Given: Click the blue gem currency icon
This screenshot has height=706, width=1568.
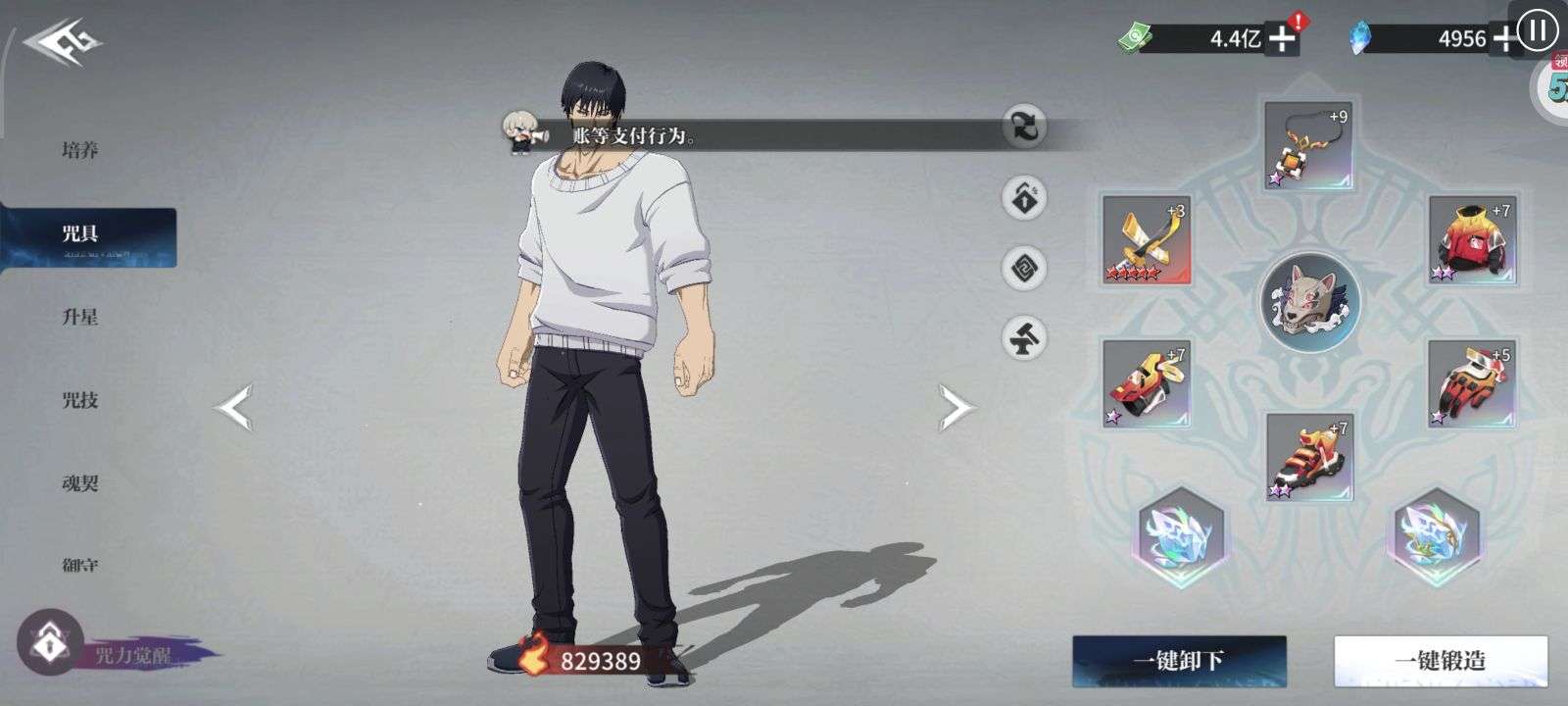Looking at the screenshot, I should (1362, 35).
